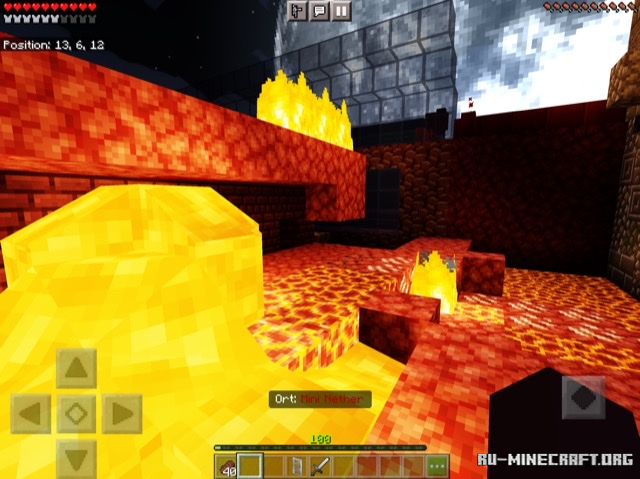
Task: Select the iron sword hotbar slot
Action: (318, 465)
